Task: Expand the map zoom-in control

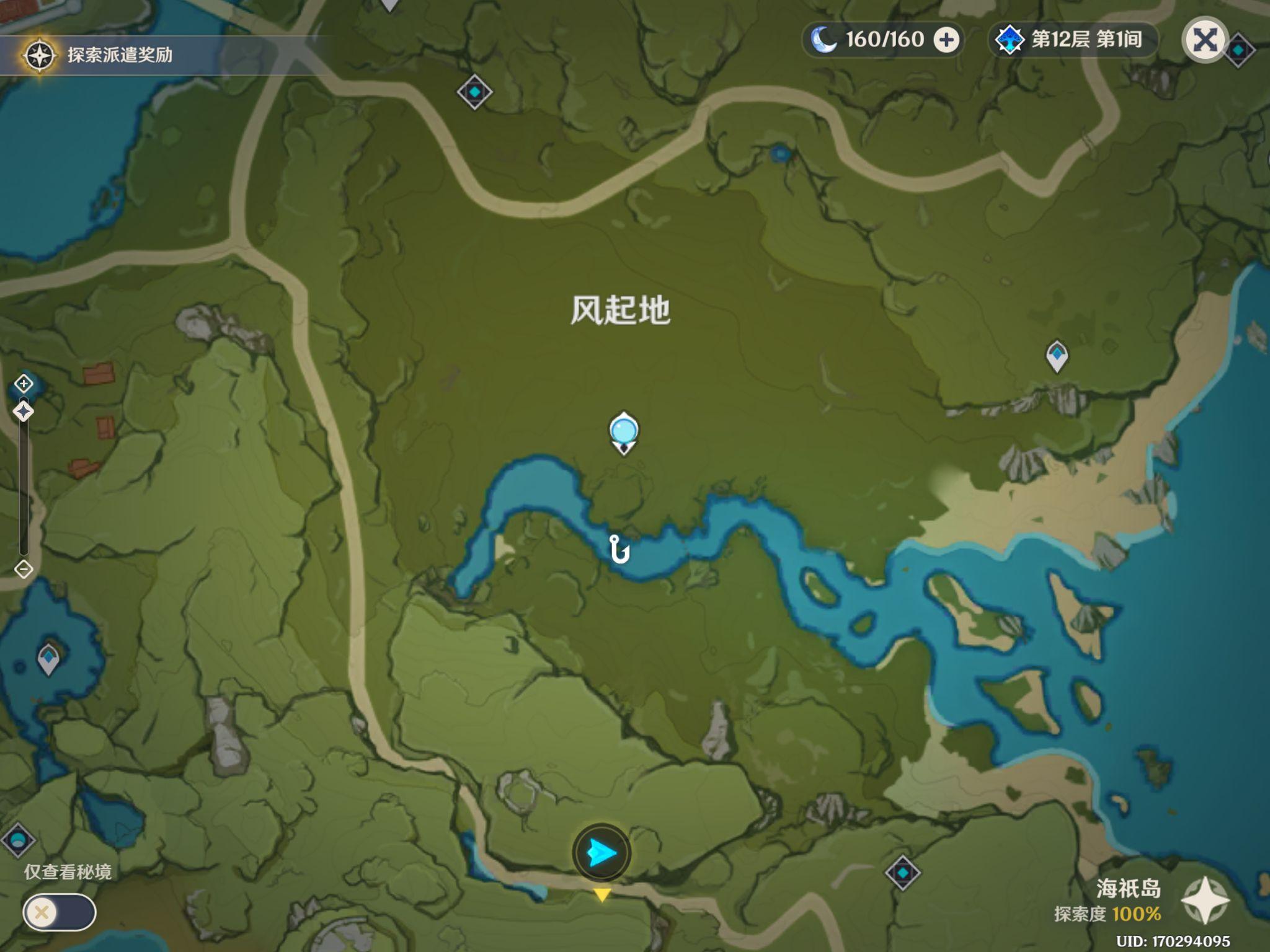Action: pyautogui.click(x=23, y=384)
